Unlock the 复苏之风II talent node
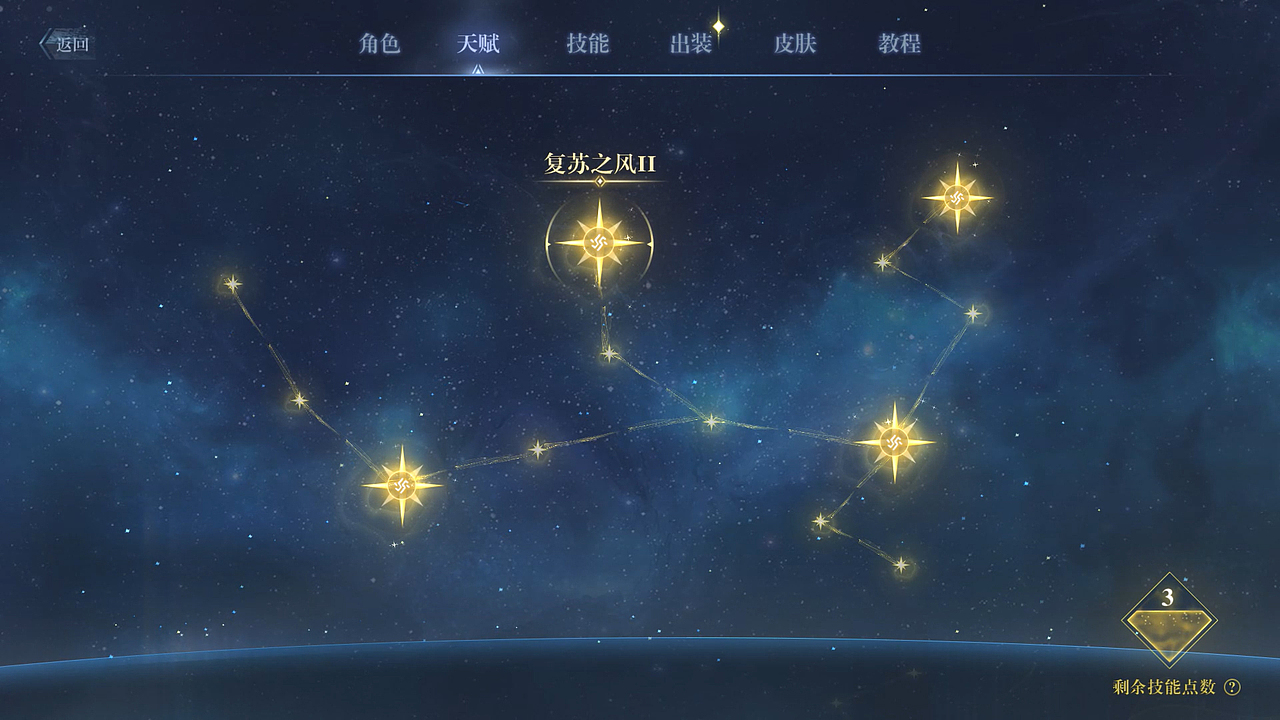The image size is (1280, 720). (597, 241)
